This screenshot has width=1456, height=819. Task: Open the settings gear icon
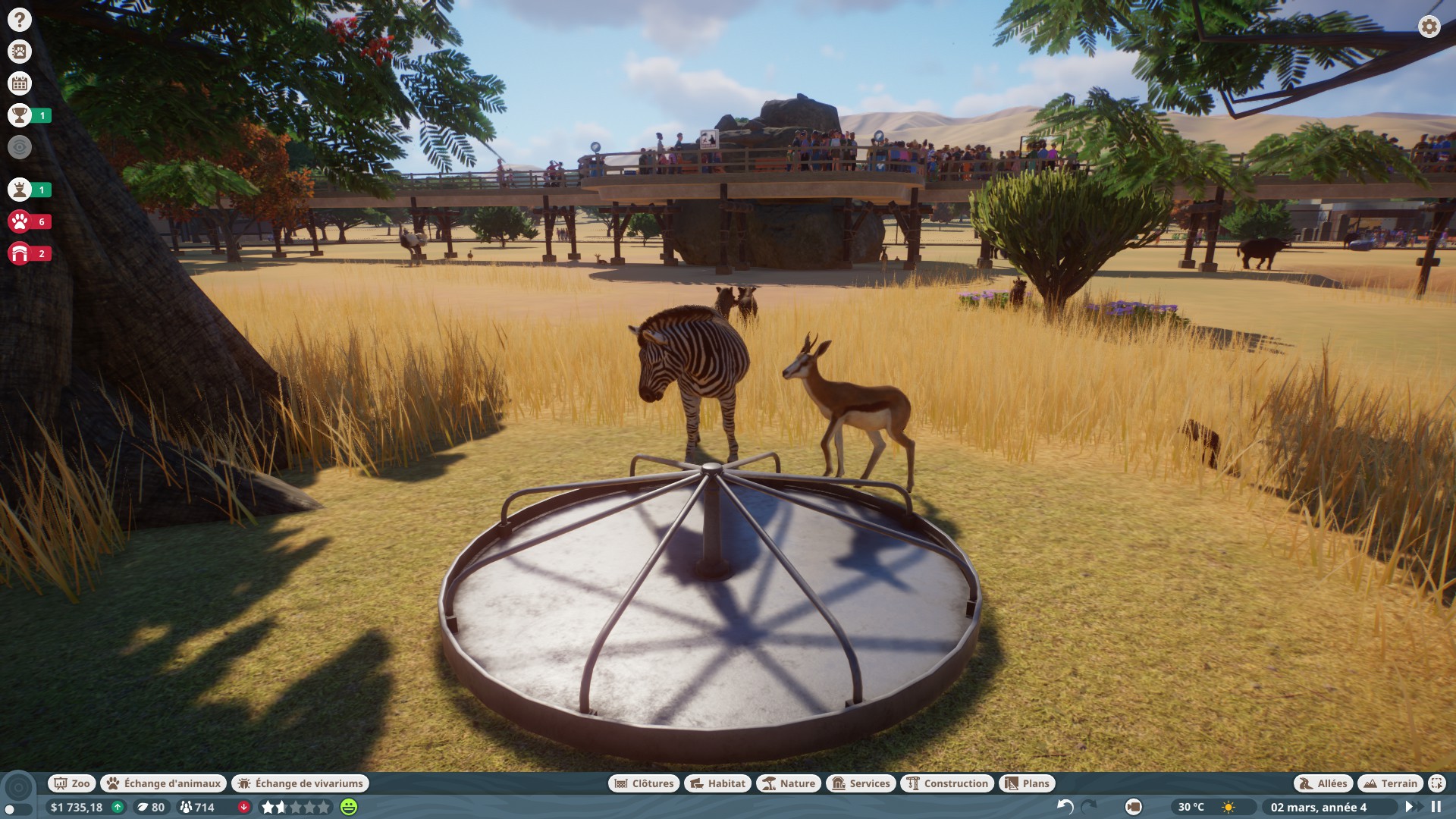(x=1429, y=27)
